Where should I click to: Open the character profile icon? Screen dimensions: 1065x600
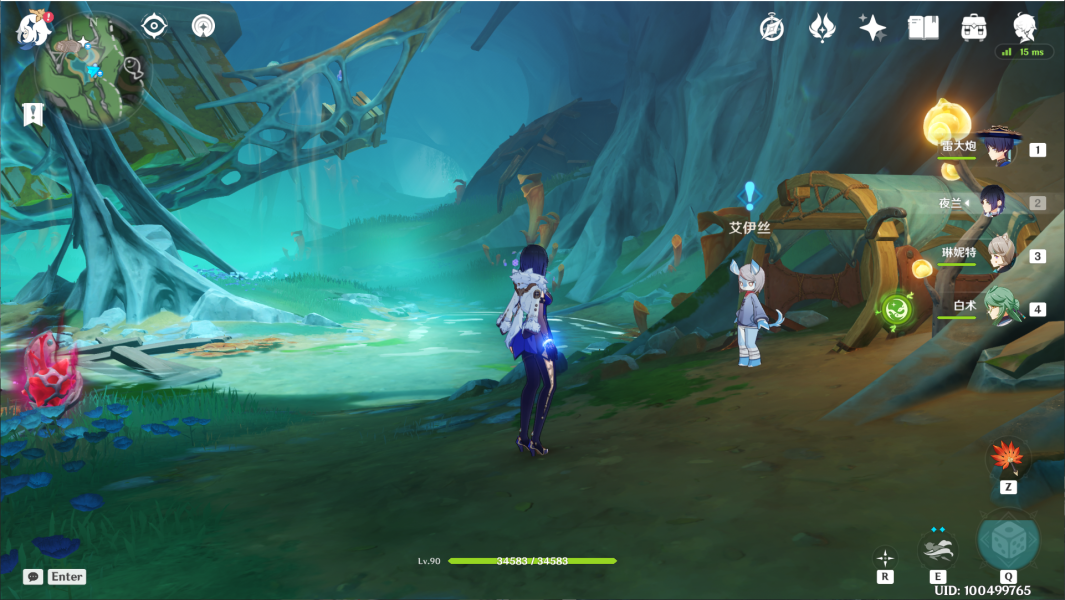click(1024, 26)
